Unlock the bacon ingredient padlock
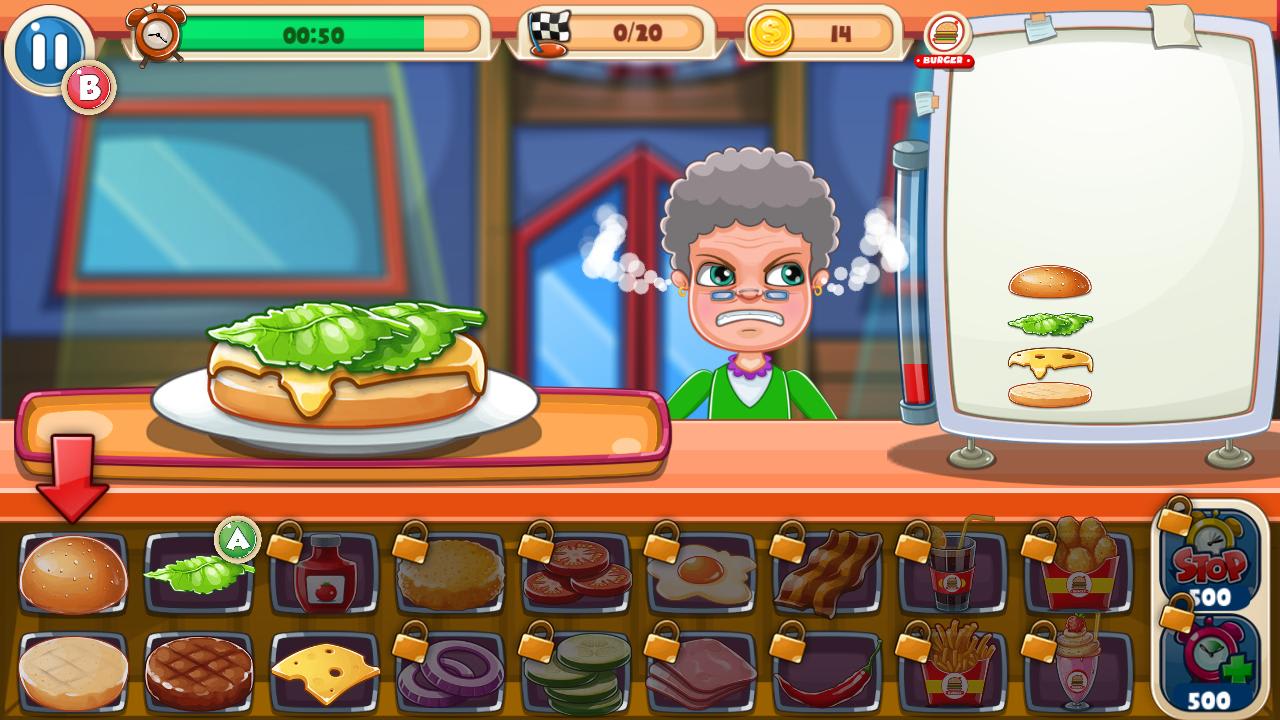Screen dimensions: 1280x720 pos(827,573)
